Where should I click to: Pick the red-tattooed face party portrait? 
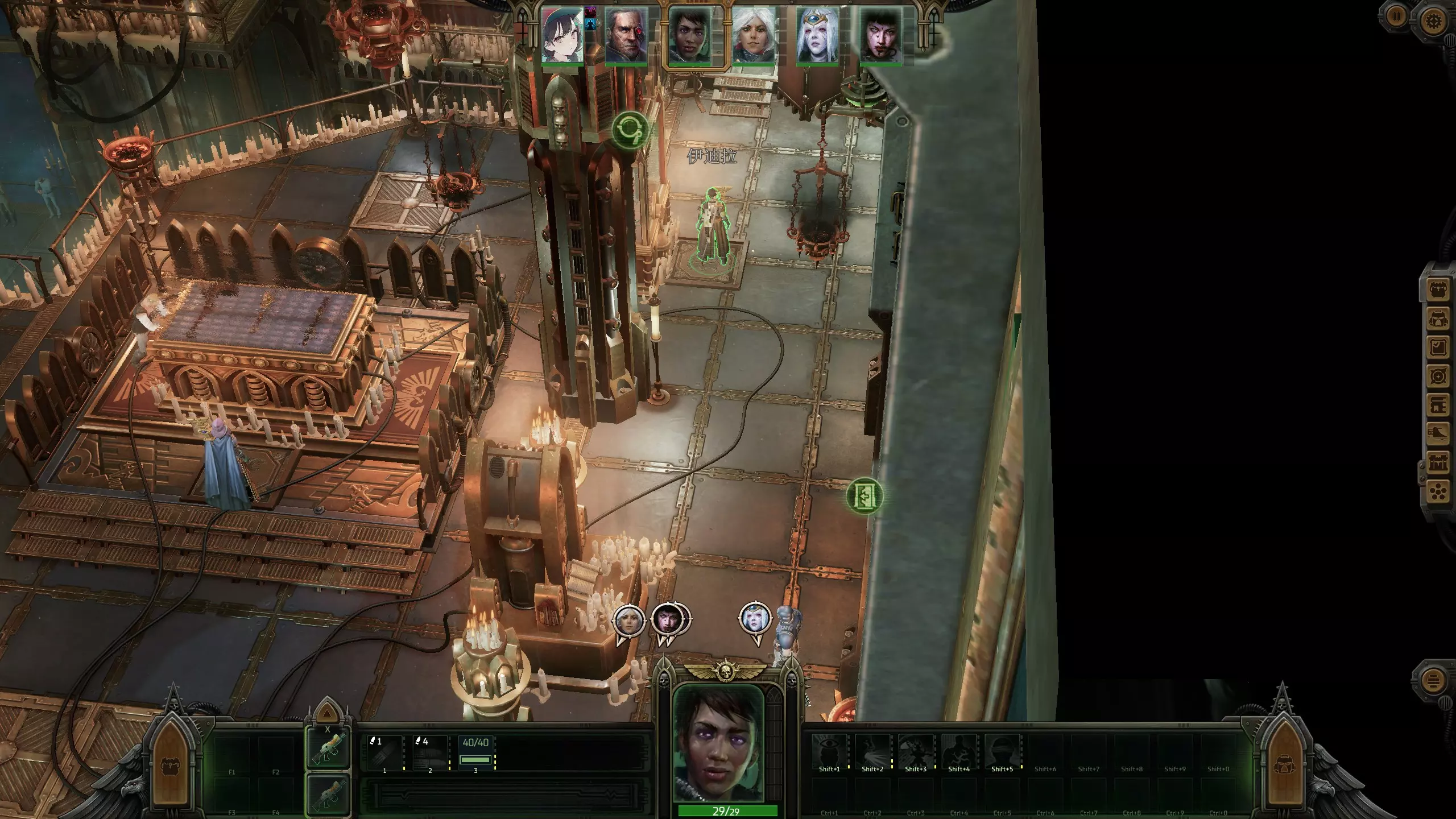coord(880,35)
